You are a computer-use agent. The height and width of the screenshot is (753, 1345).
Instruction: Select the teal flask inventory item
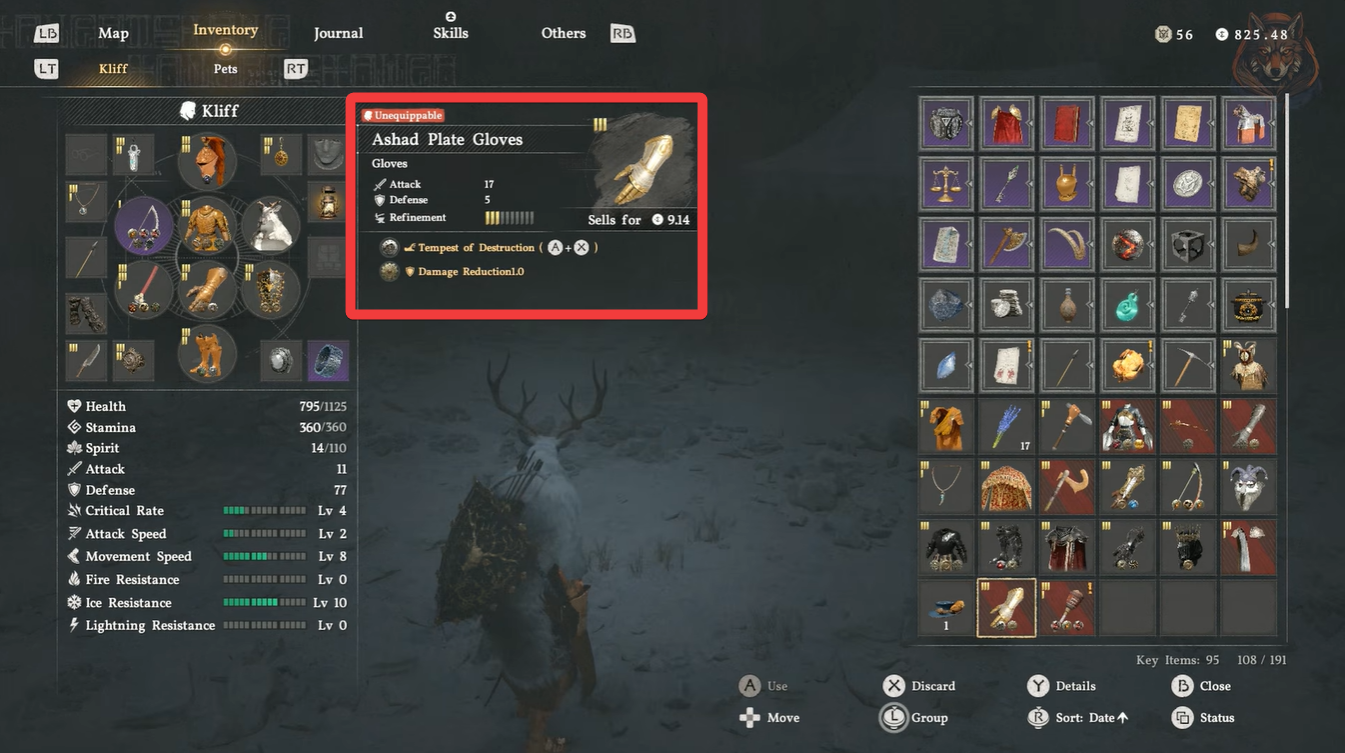point(1127,305)
